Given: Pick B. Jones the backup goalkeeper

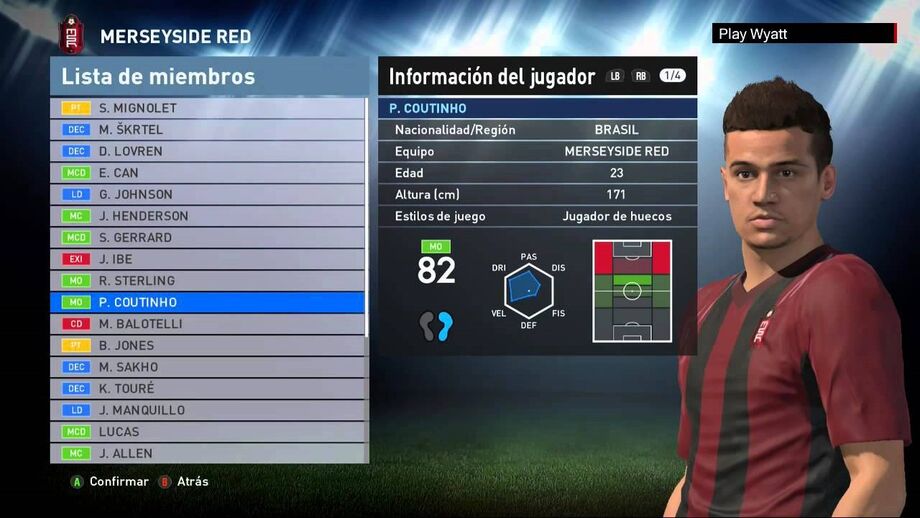Looking at the screenshot, I should pos(208,345).
